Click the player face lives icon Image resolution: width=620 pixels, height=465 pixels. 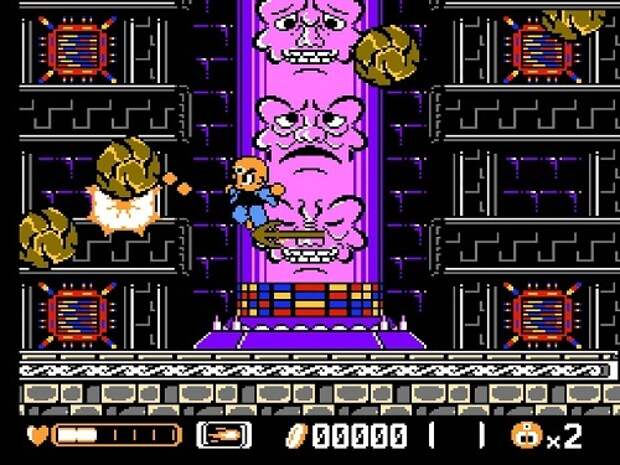[525, 436]
